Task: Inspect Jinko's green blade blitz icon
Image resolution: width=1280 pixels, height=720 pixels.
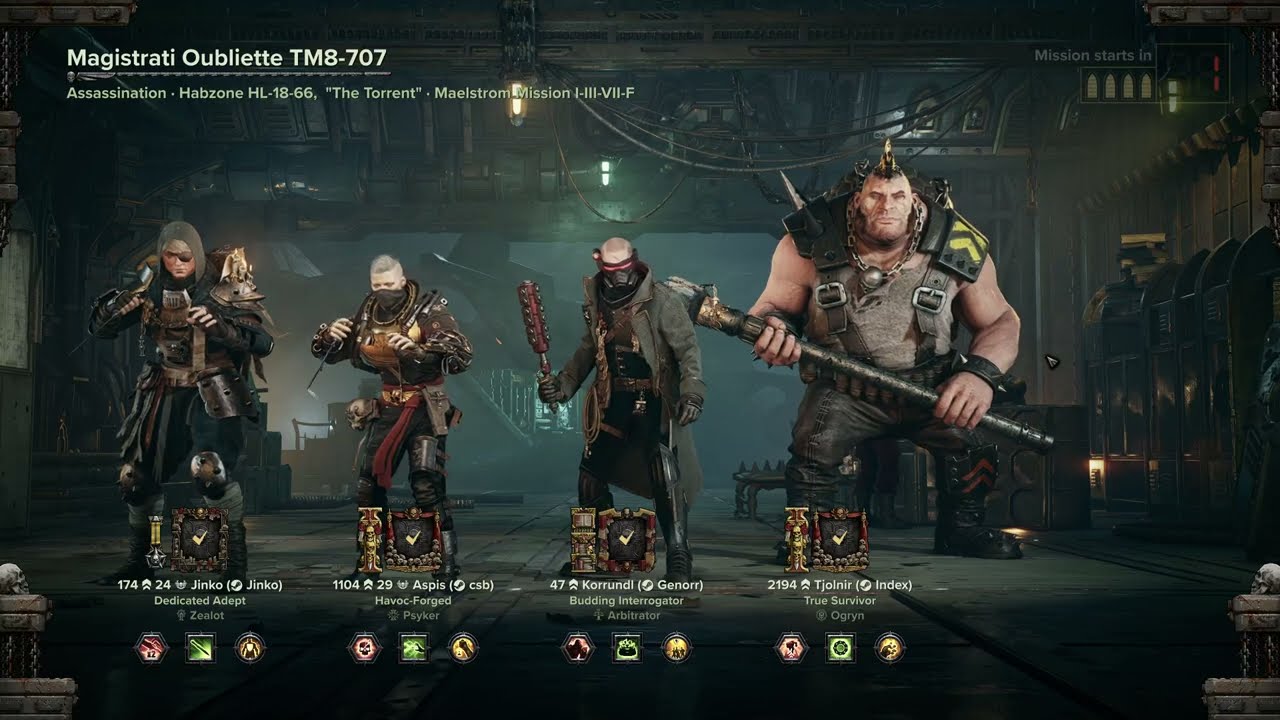Action: 200,648
